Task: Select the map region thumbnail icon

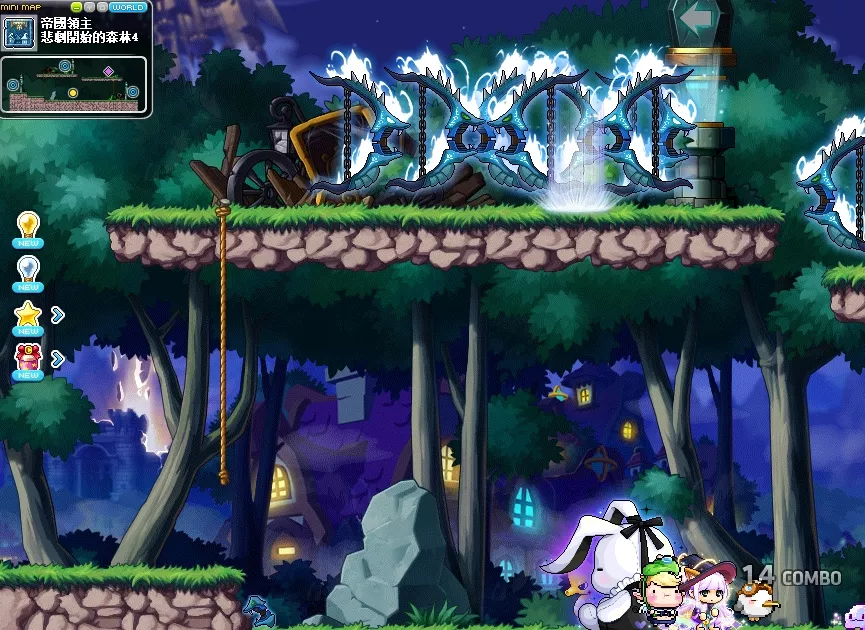Action: (19, 31)
